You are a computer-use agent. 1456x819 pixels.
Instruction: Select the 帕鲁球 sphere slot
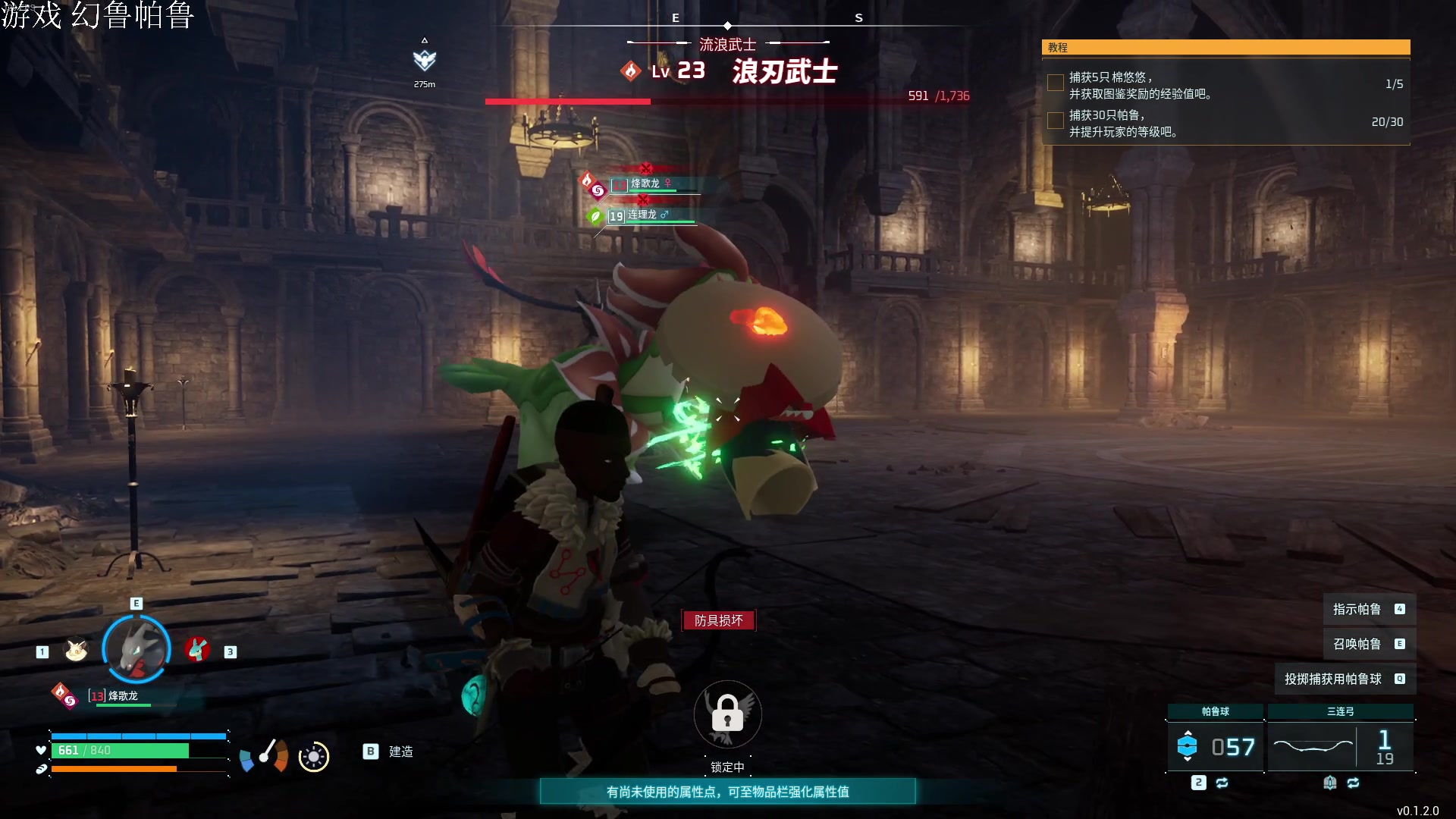[x=1215, y=747]
